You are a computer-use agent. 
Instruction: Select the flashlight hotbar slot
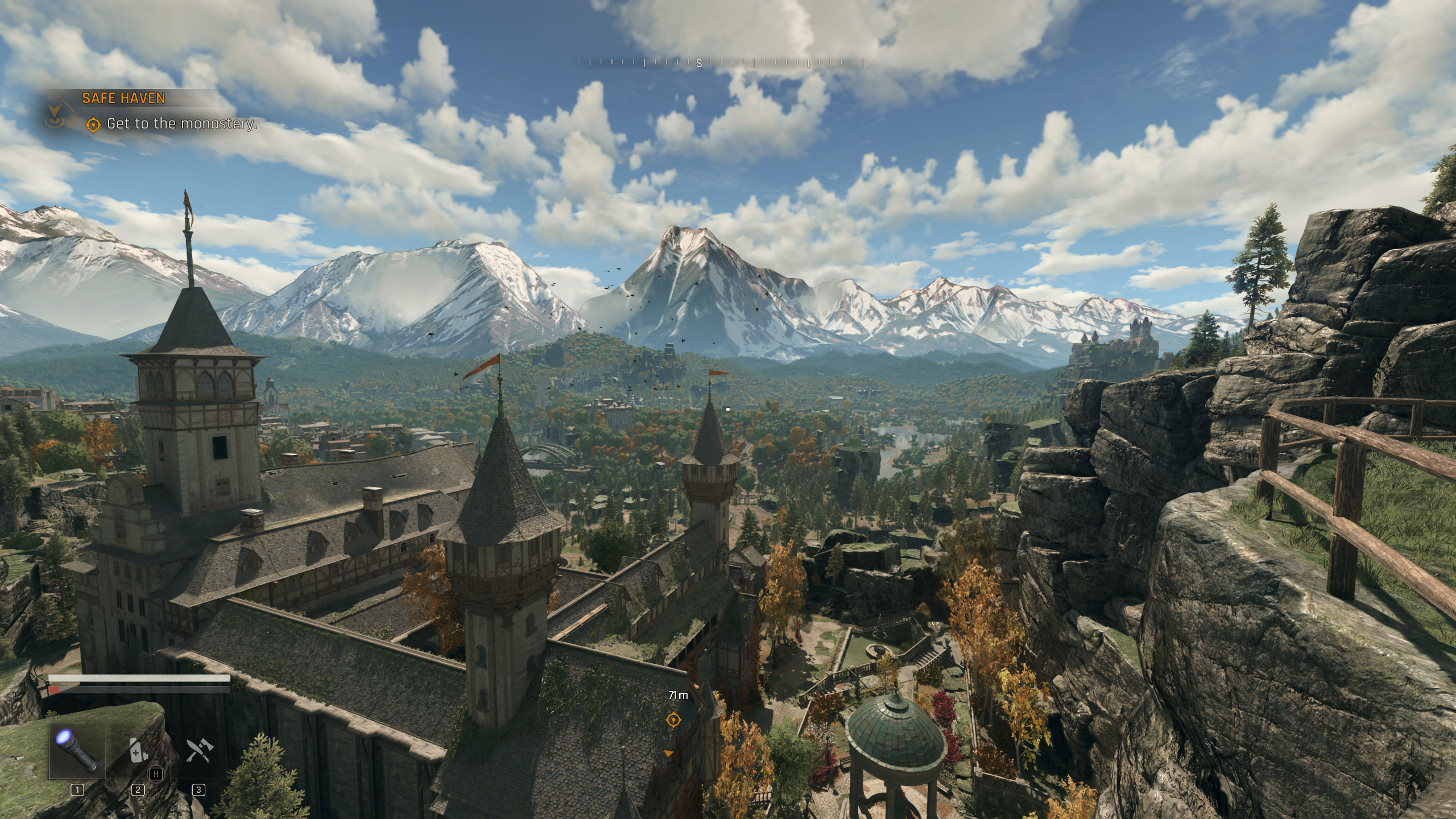76,751
